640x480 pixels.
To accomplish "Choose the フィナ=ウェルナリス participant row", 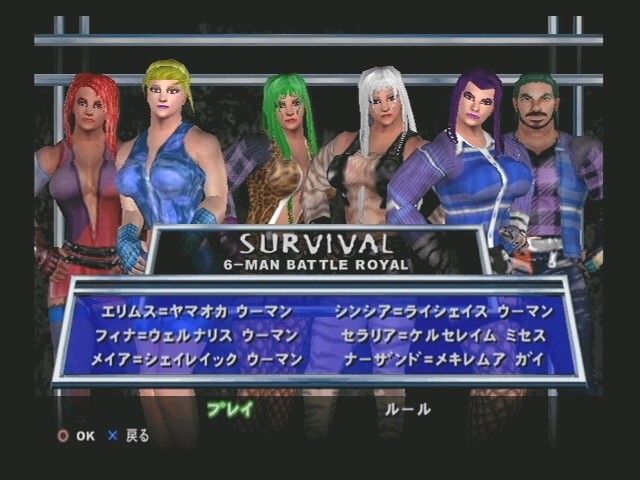I will pos(200,335).
